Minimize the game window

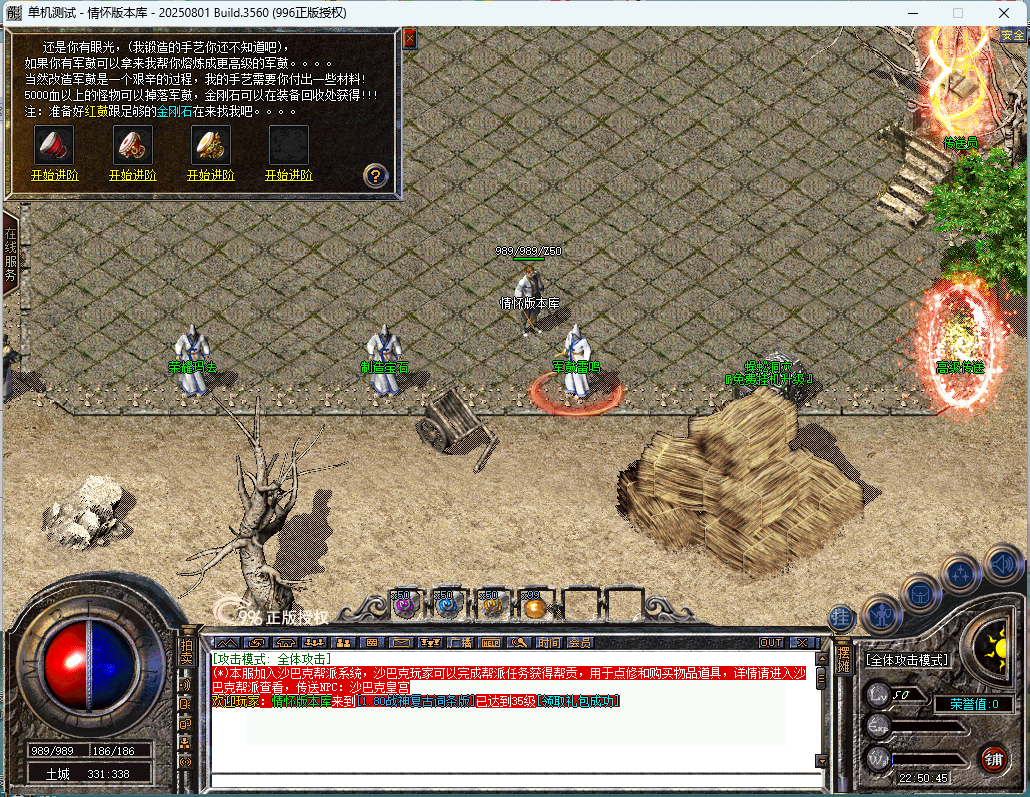click(x=911, y=12)
